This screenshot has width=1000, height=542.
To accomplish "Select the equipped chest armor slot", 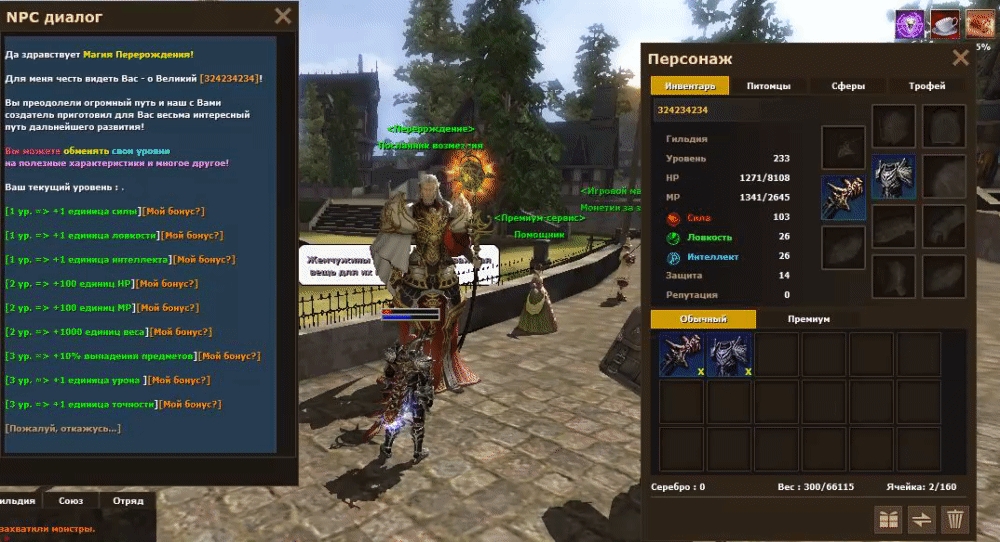I will (x=893, y=177).
